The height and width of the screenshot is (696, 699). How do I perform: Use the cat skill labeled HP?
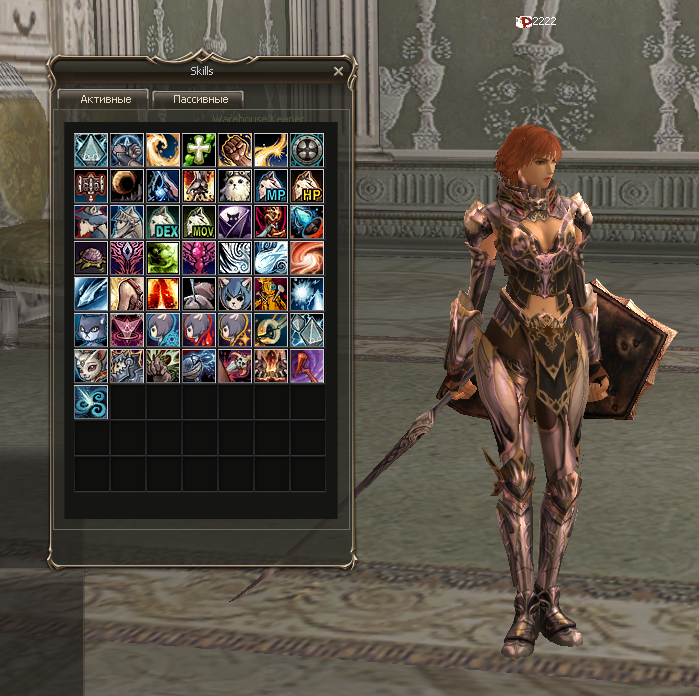pyautogui.click(x=307, y=185)
